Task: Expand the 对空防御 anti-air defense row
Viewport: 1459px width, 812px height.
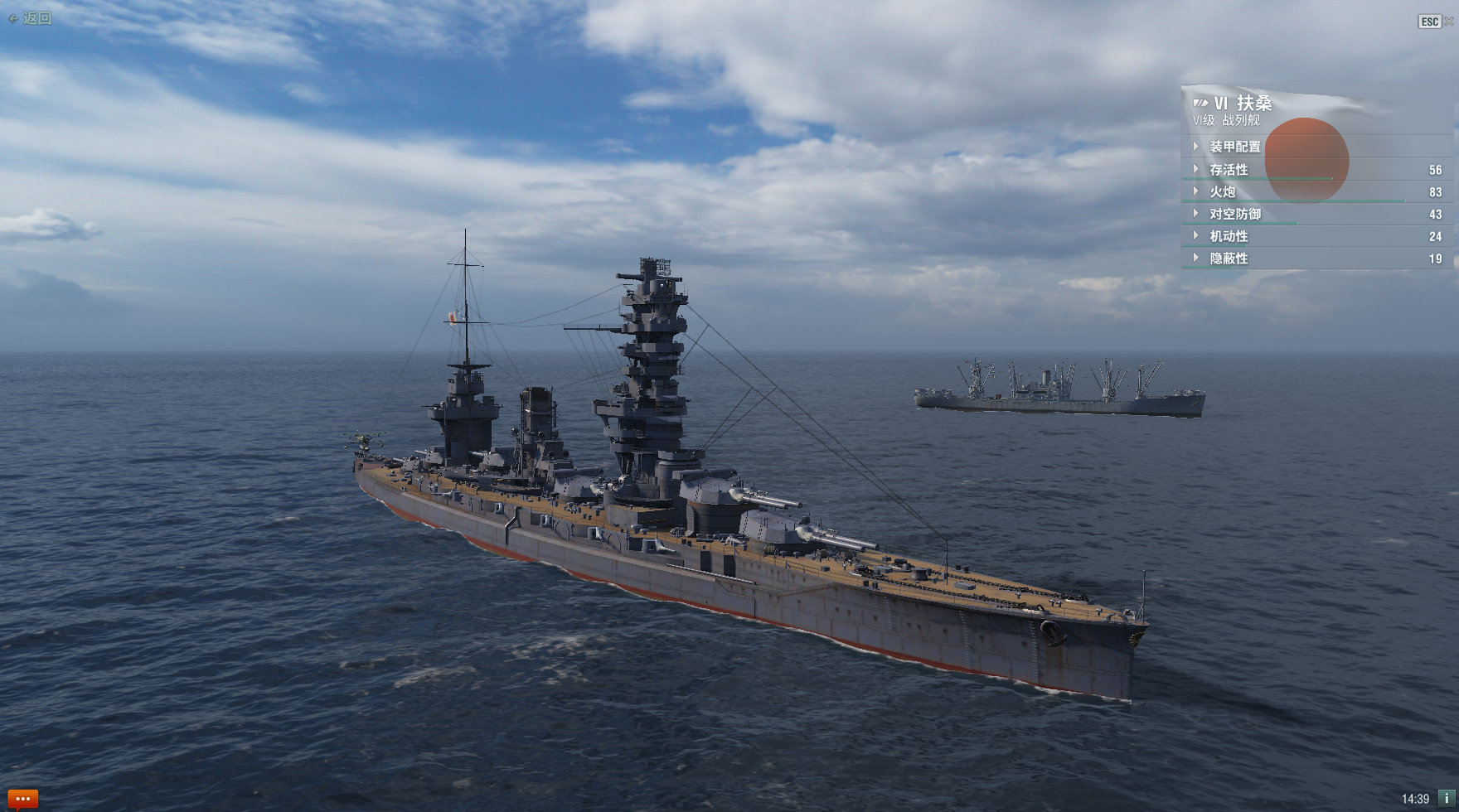Action: tap(1234, 215)
